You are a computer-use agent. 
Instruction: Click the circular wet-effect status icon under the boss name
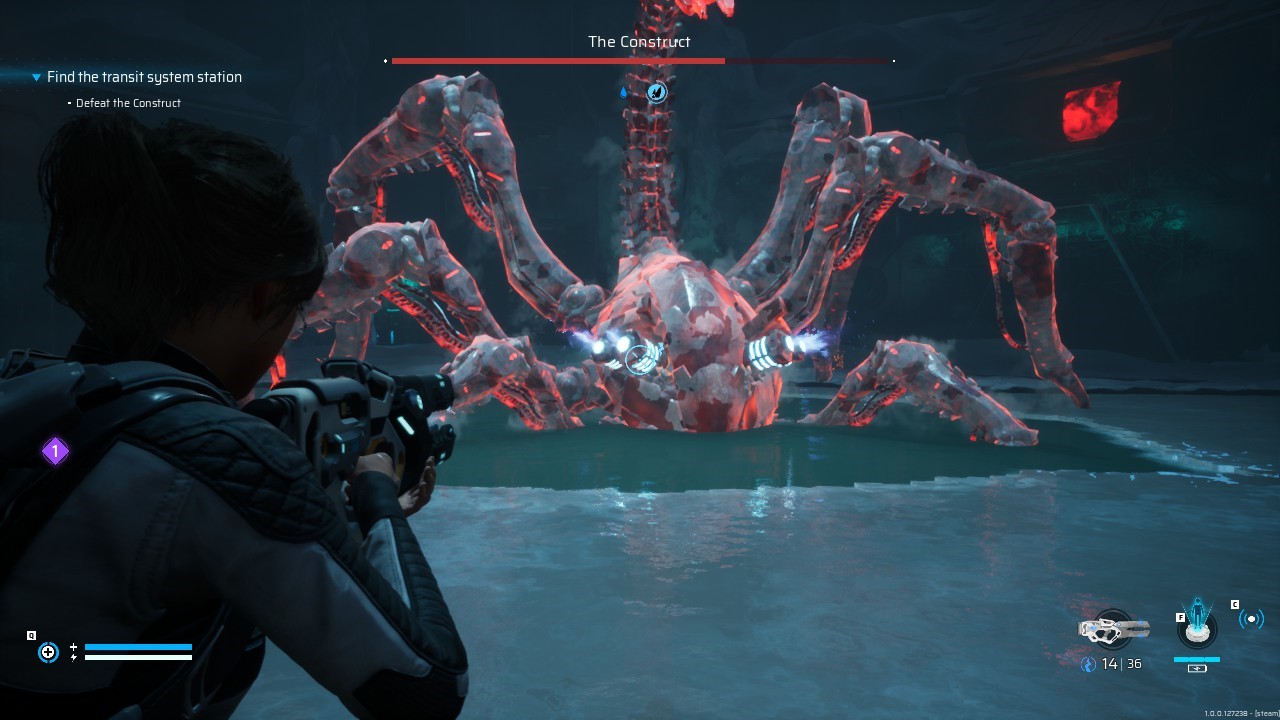(x=655, y=92)
